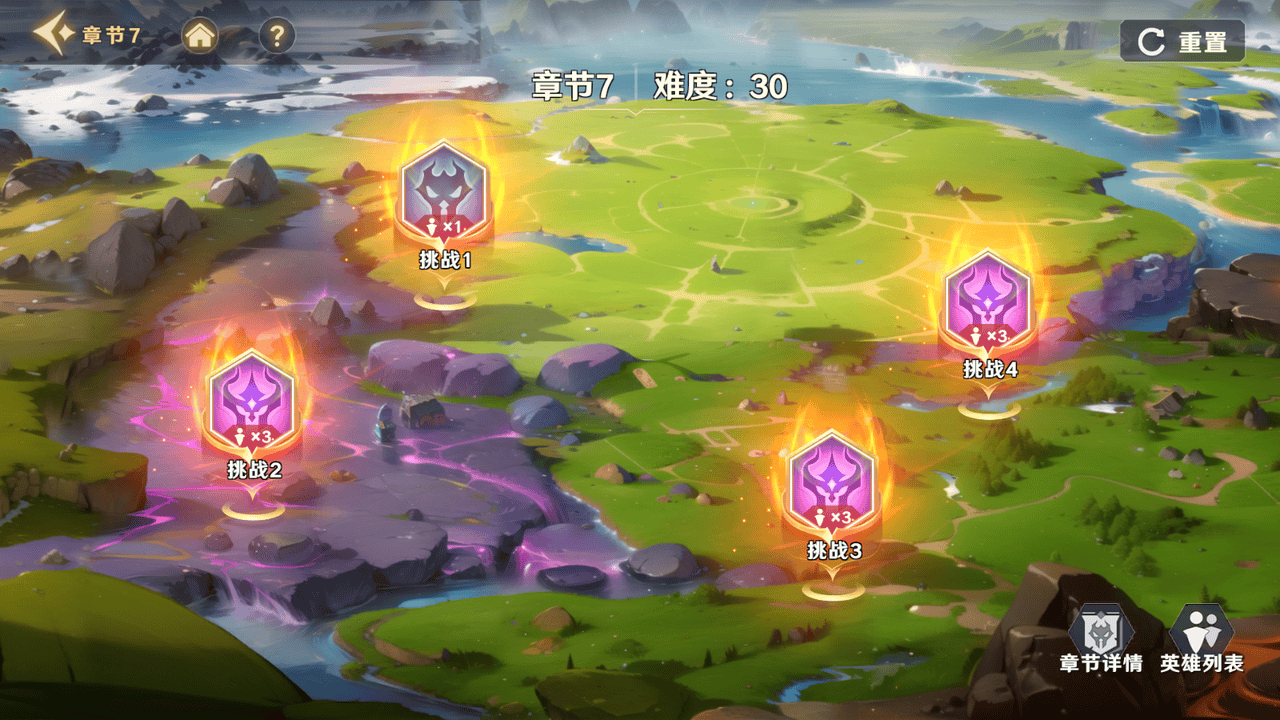1280x720 pixels.
Task: Select the 挑战1 challenge node
Action: point(444,197)
